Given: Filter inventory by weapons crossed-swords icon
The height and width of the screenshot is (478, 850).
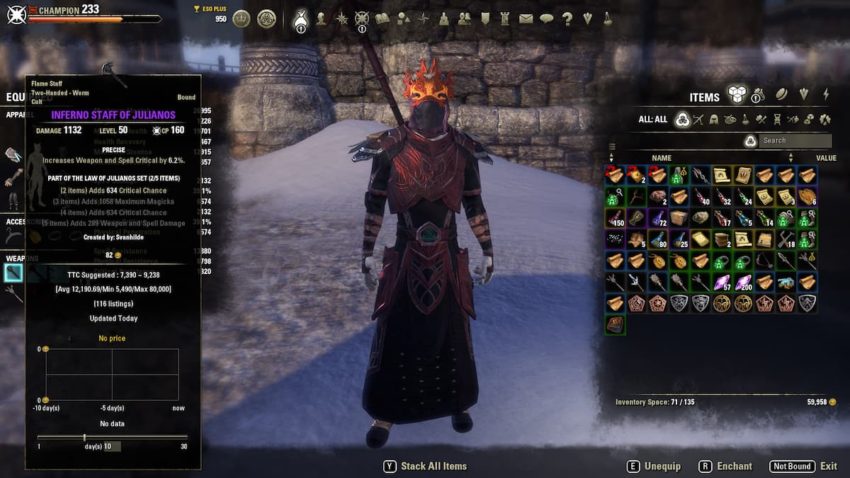Looking at the screenshot, I should tap(699, 119).
